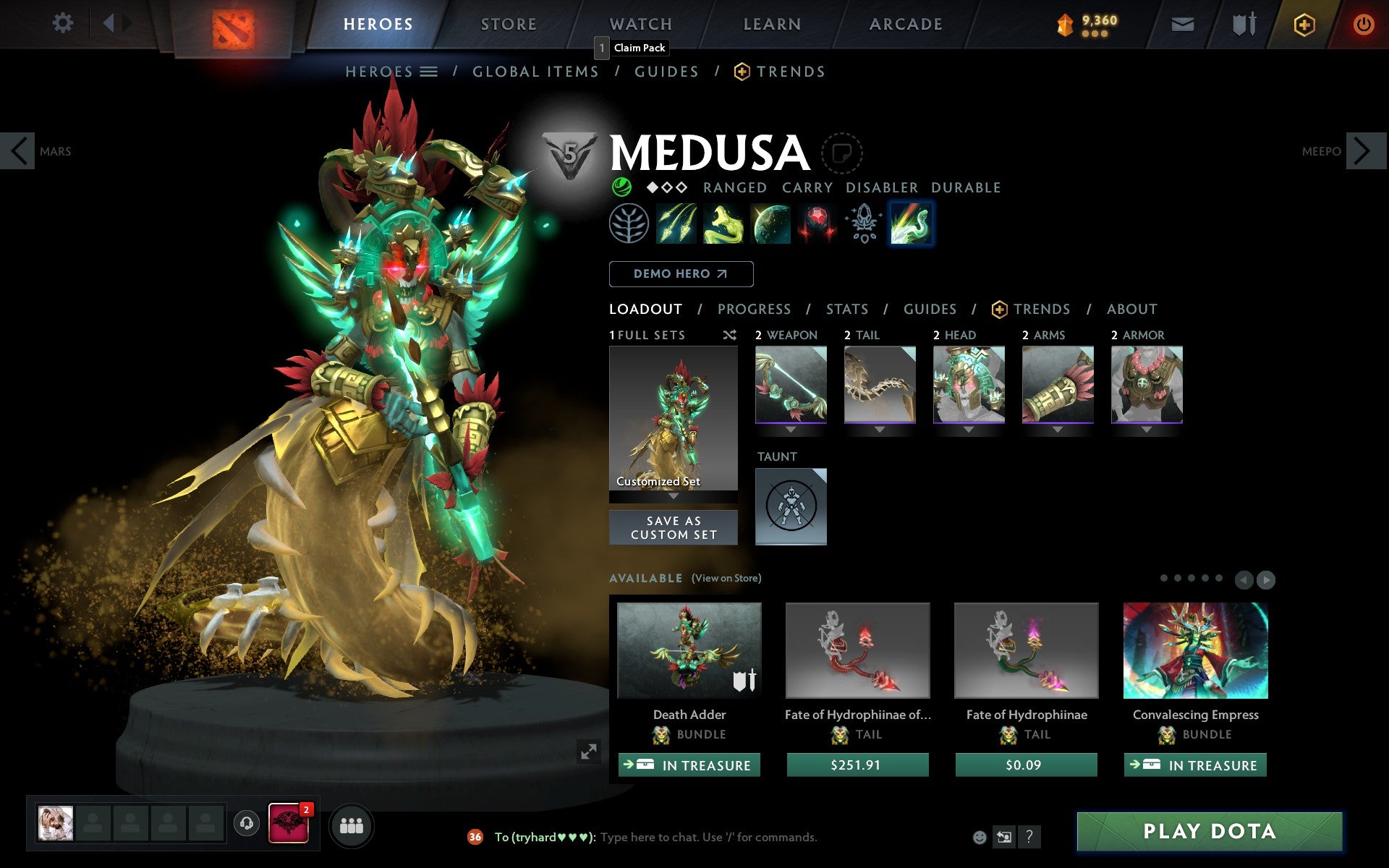The height and width of the screenshot is (868, 1389).
Task: Open the emoticon icon near the chat box
Action: point(980,837)
